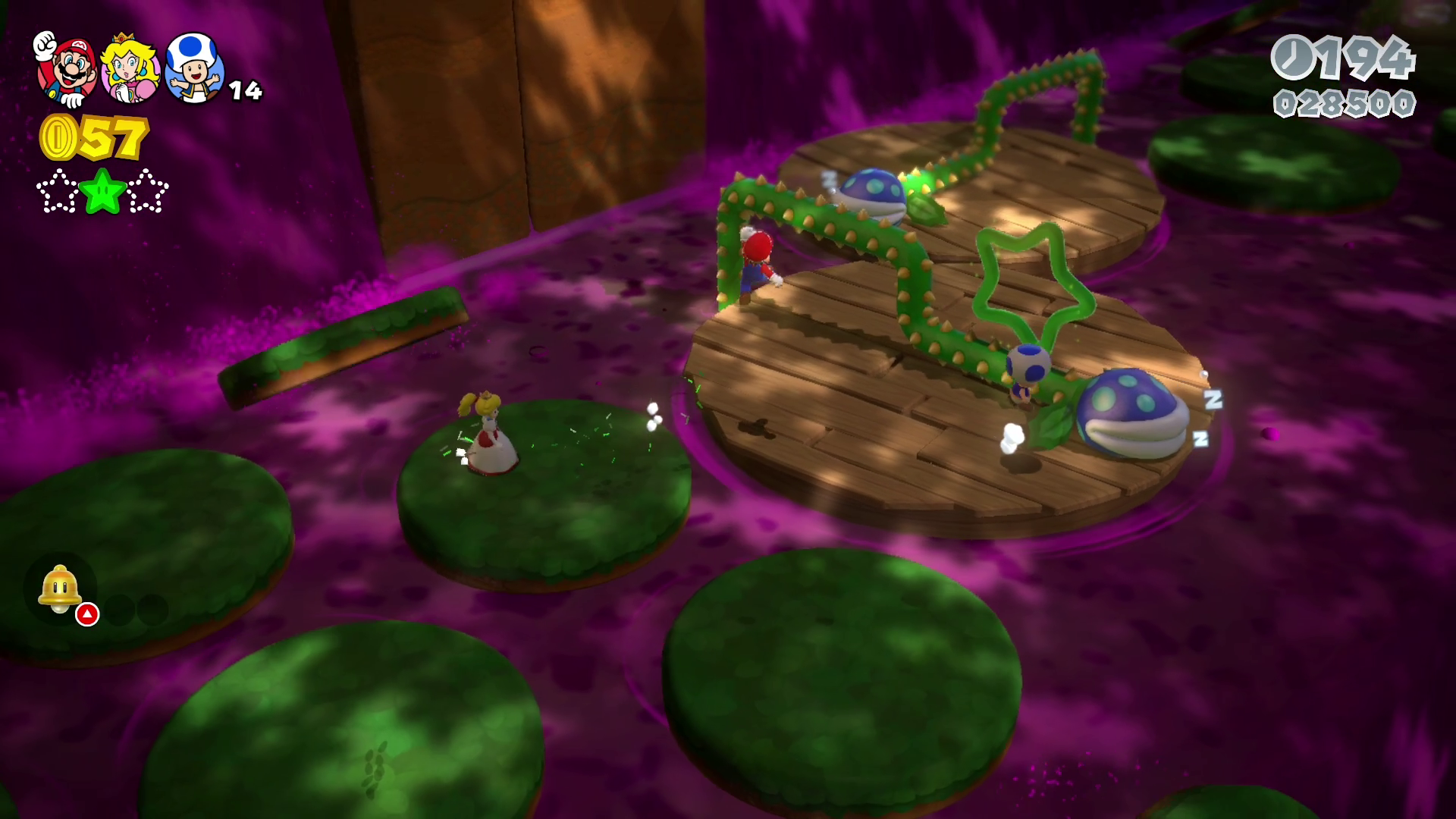1456x819 pixels.
Task: Select Mario's character portrait
Action: [x=68, y=70]
